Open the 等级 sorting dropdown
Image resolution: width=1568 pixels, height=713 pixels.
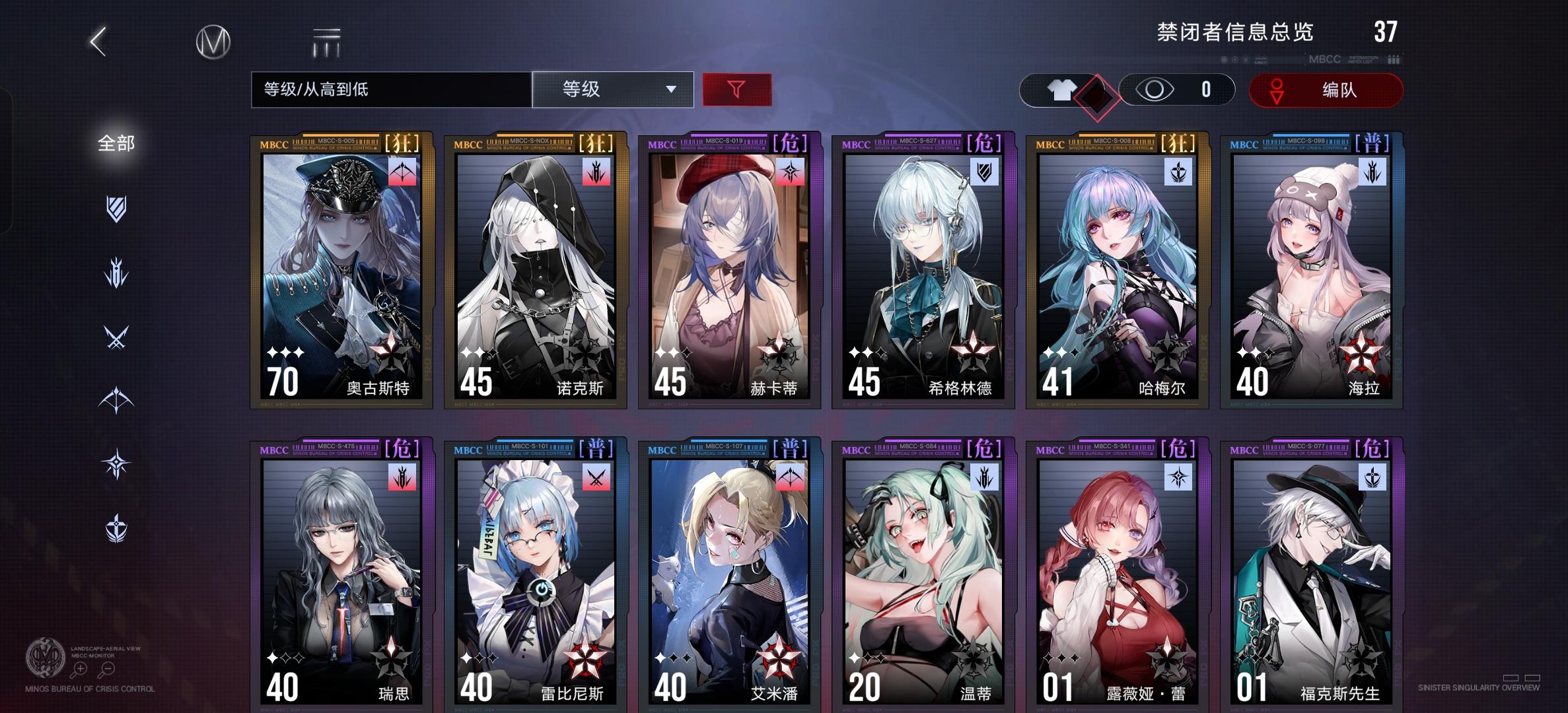(613, 89)
